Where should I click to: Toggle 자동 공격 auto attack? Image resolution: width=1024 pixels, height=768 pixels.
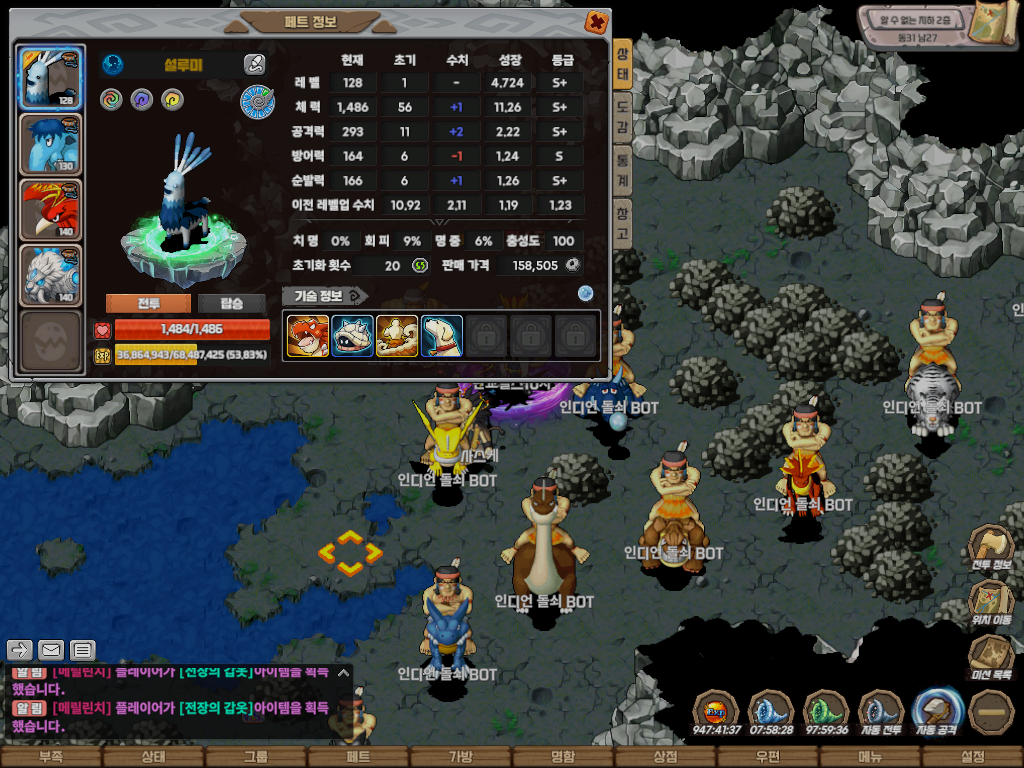tap(936, 712)
